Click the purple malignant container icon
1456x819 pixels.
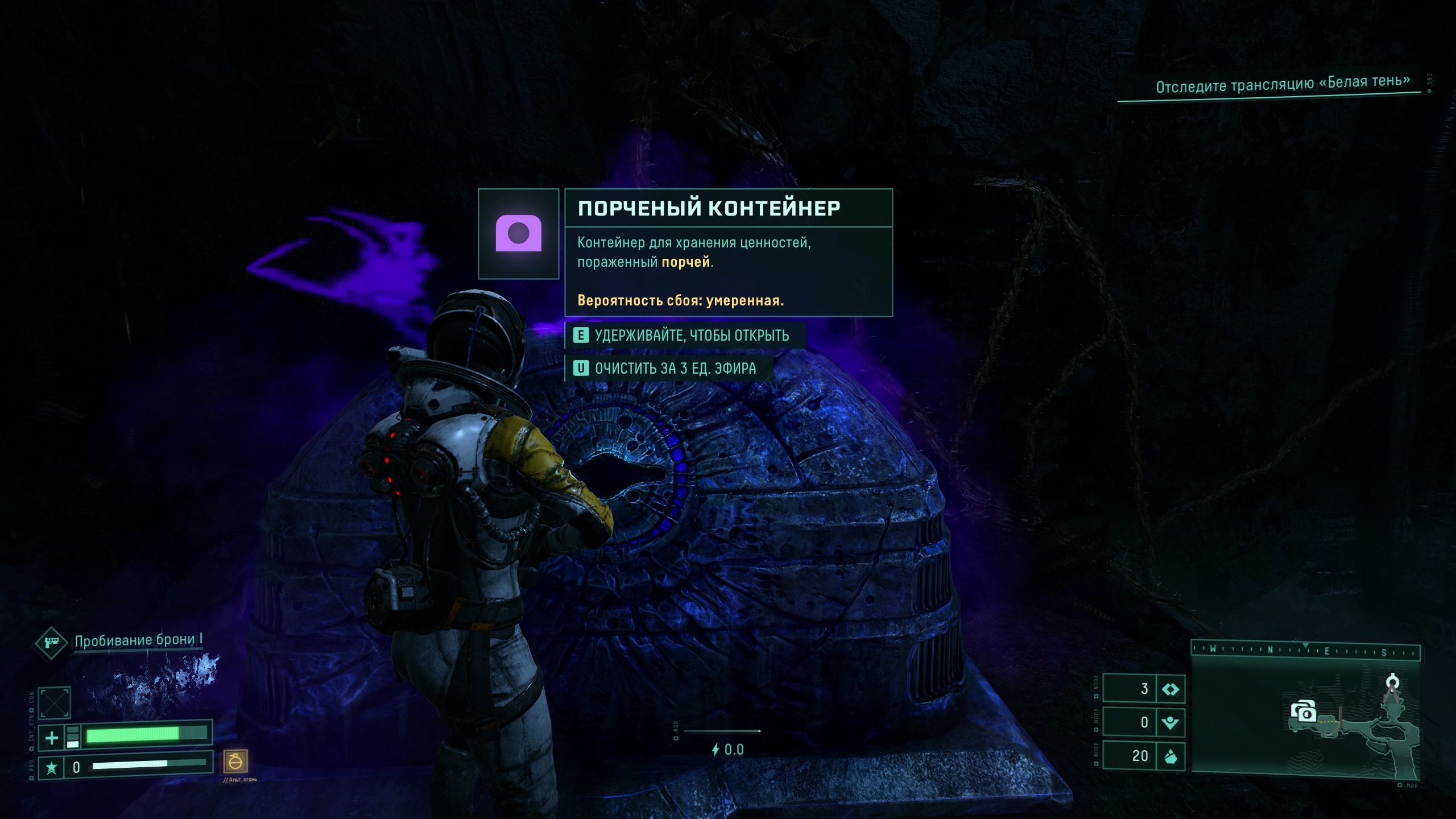pyautogui.click(x=518, y=233)
